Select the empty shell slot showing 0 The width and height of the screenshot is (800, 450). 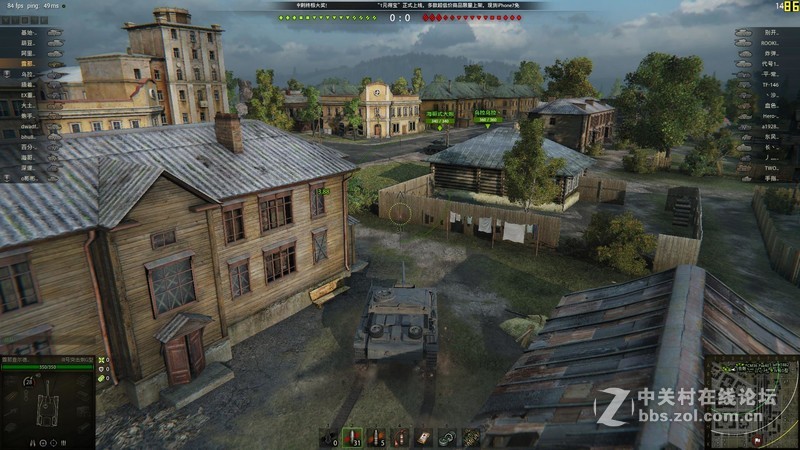point(328,437)
